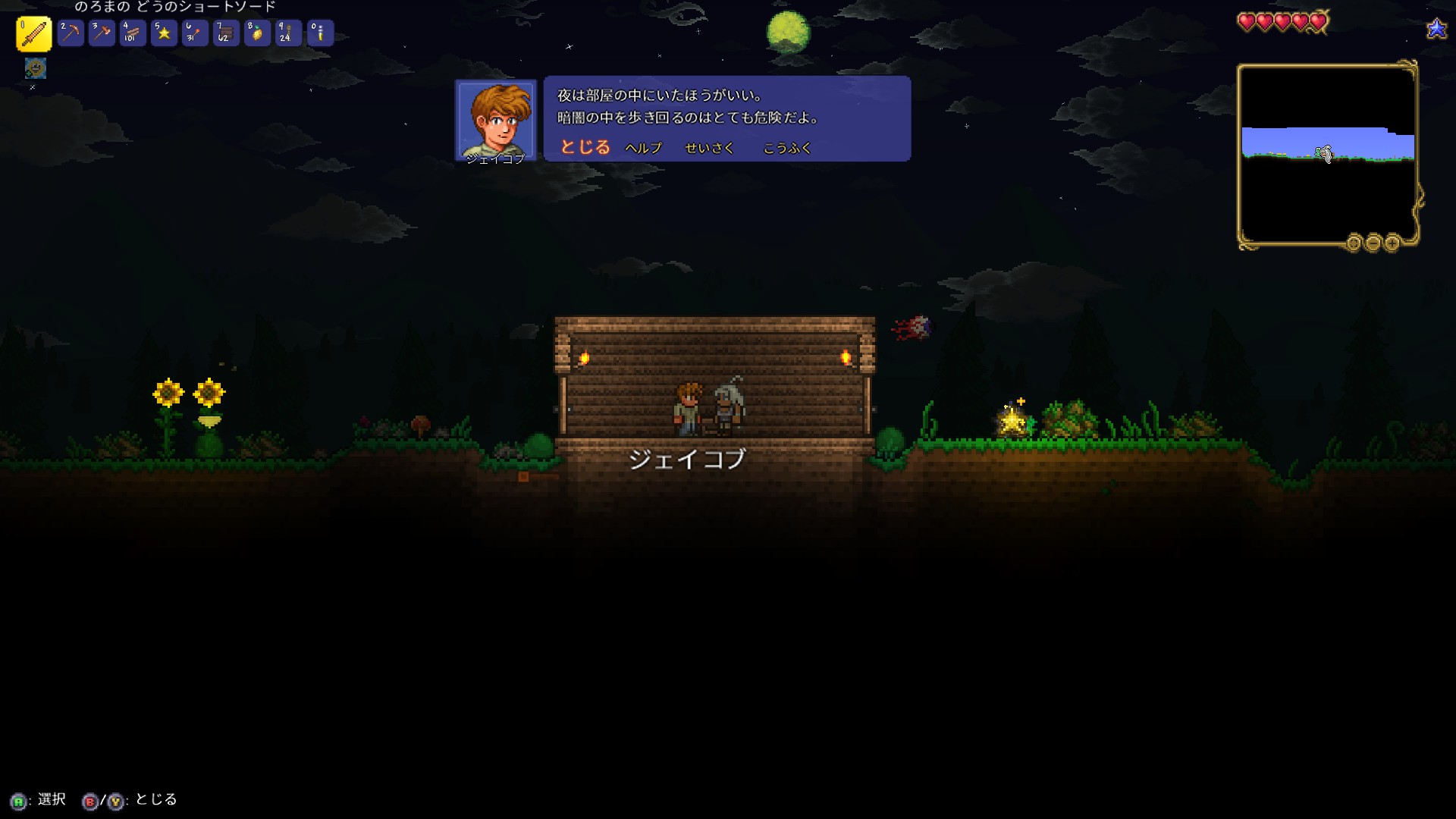This screenshot has width=1456, height=819.
Task: Click the sunflower happy buff icon
Action: tap(35, 68)
